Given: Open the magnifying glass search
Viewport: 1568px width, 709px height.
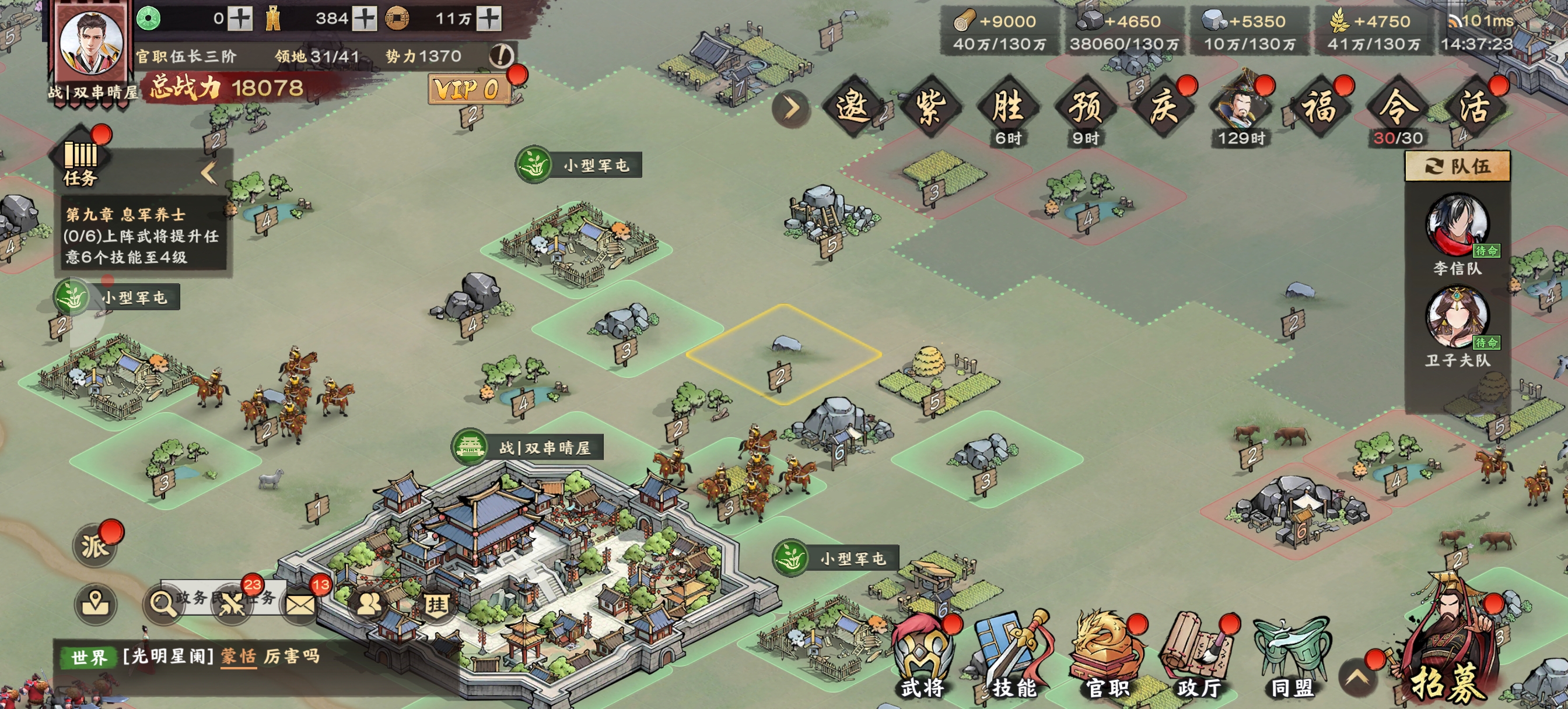Looking at the screenshot, I should [162, 603].
